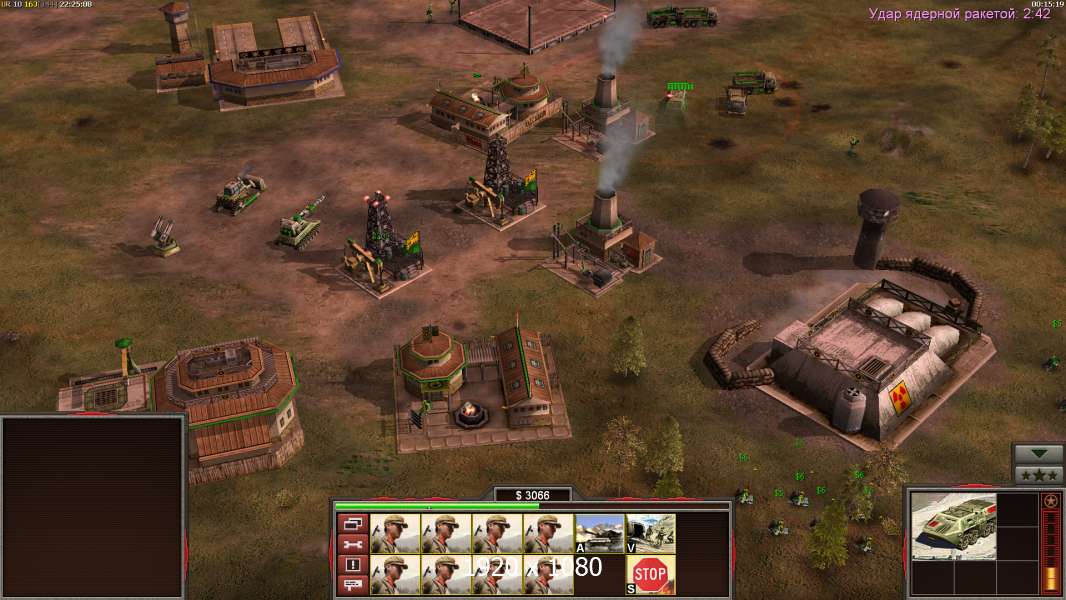
Task: Select the tank attack-move command icon
Action: click(599, 533)
